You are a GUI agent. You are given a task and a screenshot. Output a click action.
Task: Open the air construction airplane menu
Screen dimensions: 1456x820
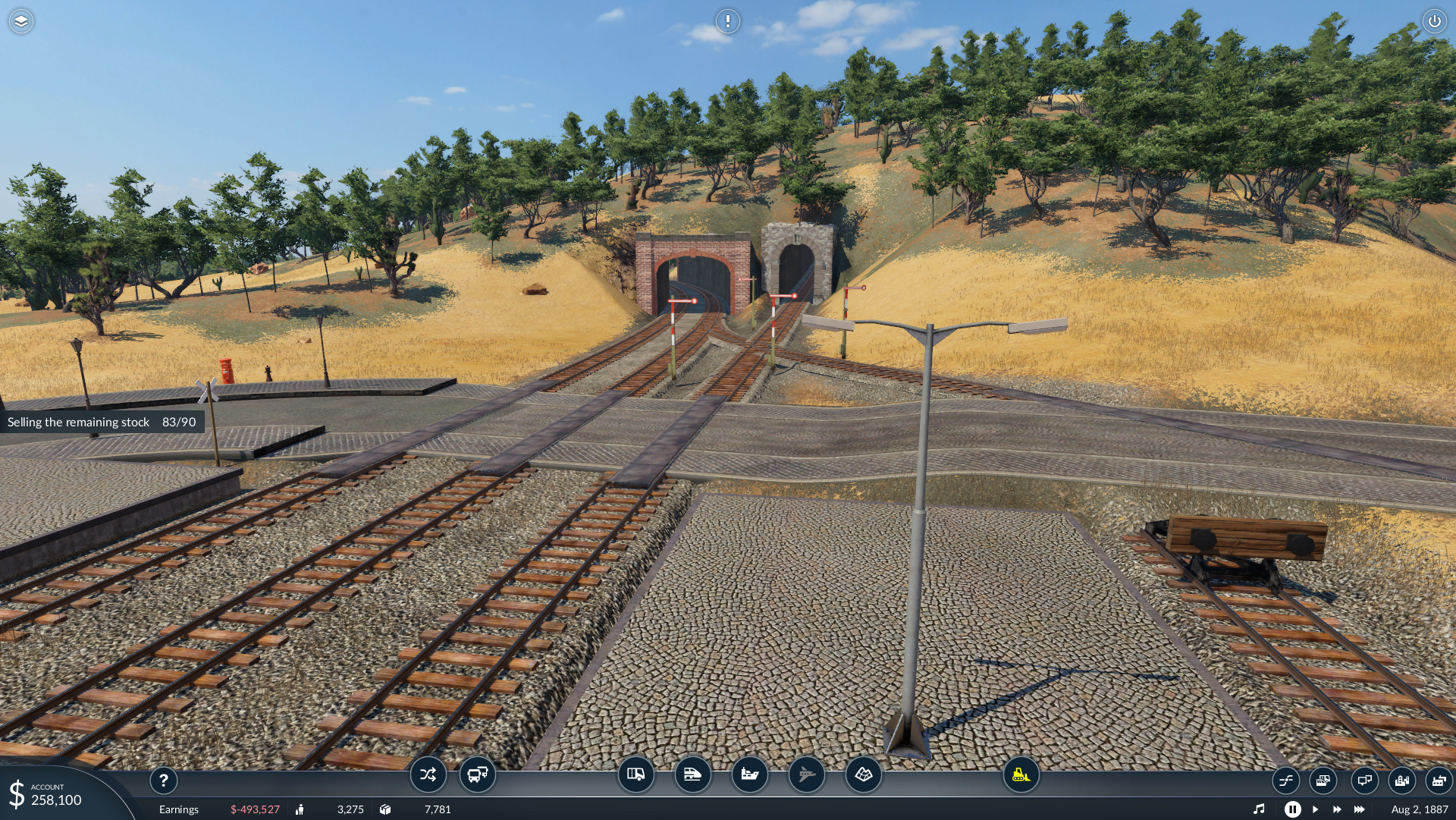[x=806, y=774]
